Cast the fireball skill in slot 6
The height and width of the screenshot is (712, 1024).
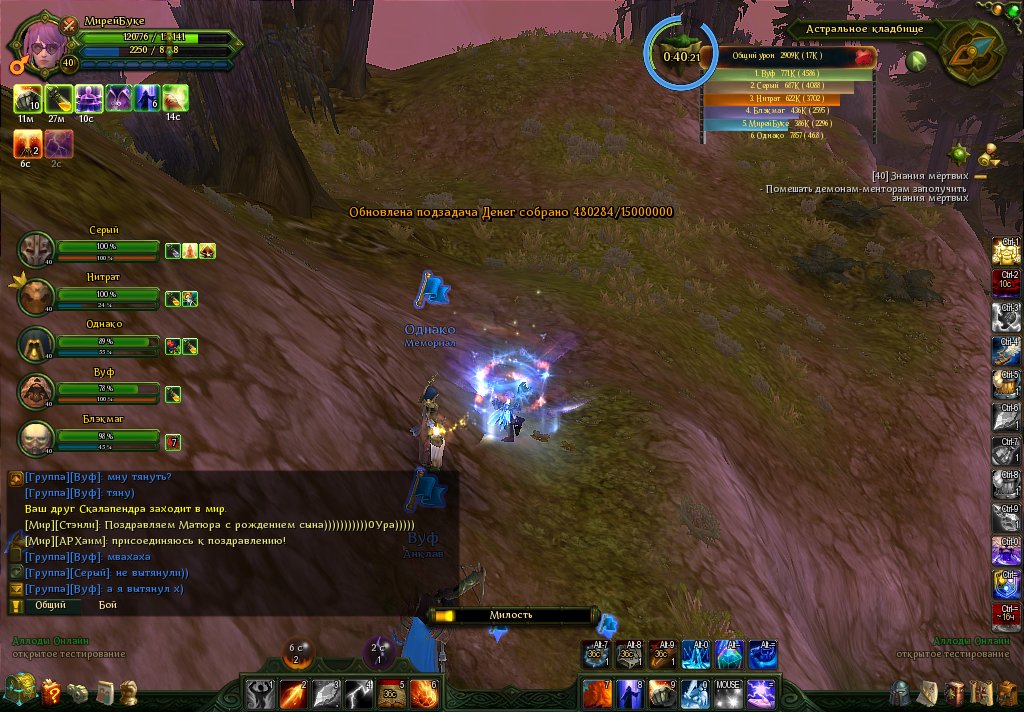[424, 692]
